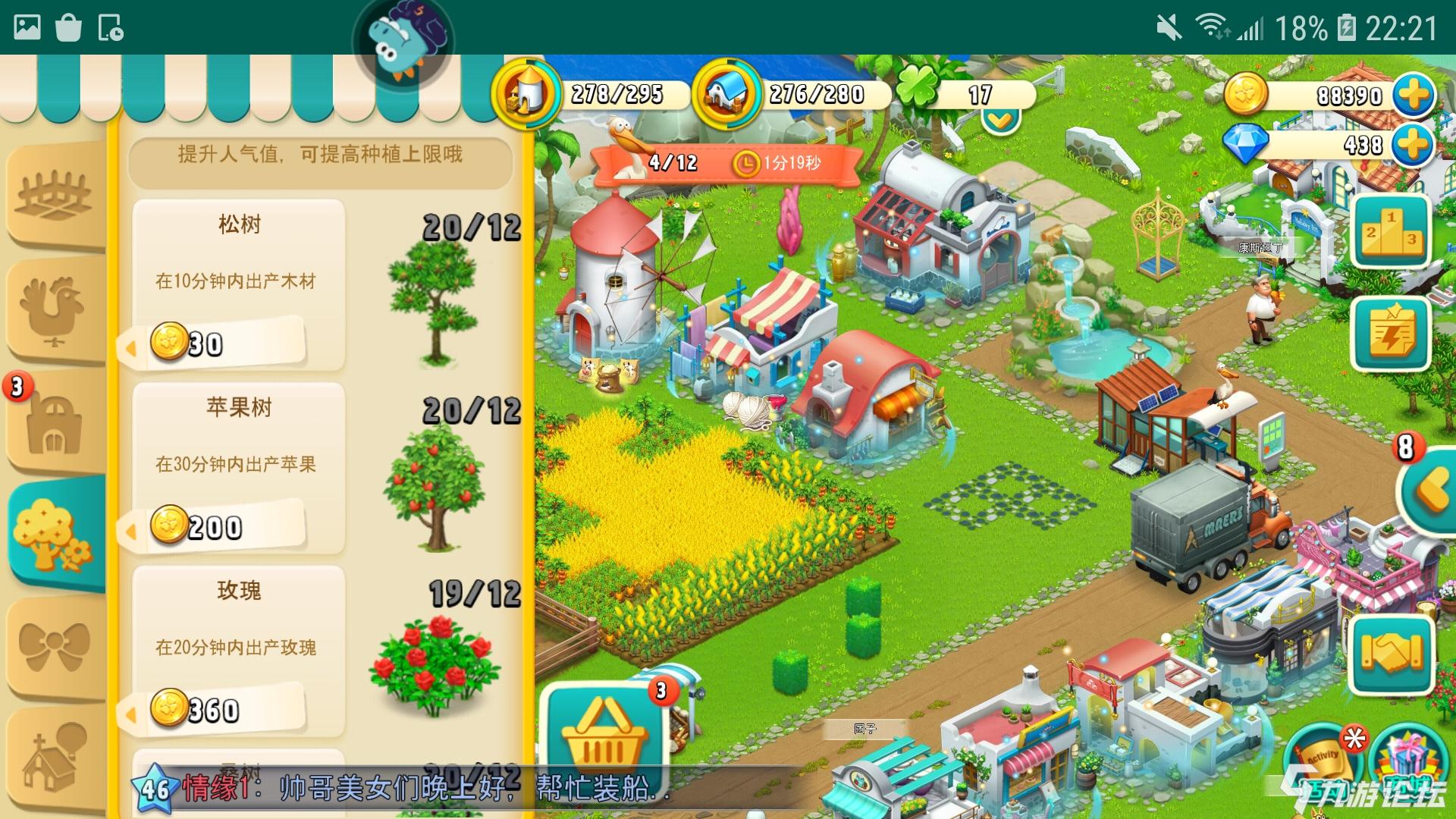Open the barn storage icon
The height and width of the screenshot is (819, 1456).
726,94
